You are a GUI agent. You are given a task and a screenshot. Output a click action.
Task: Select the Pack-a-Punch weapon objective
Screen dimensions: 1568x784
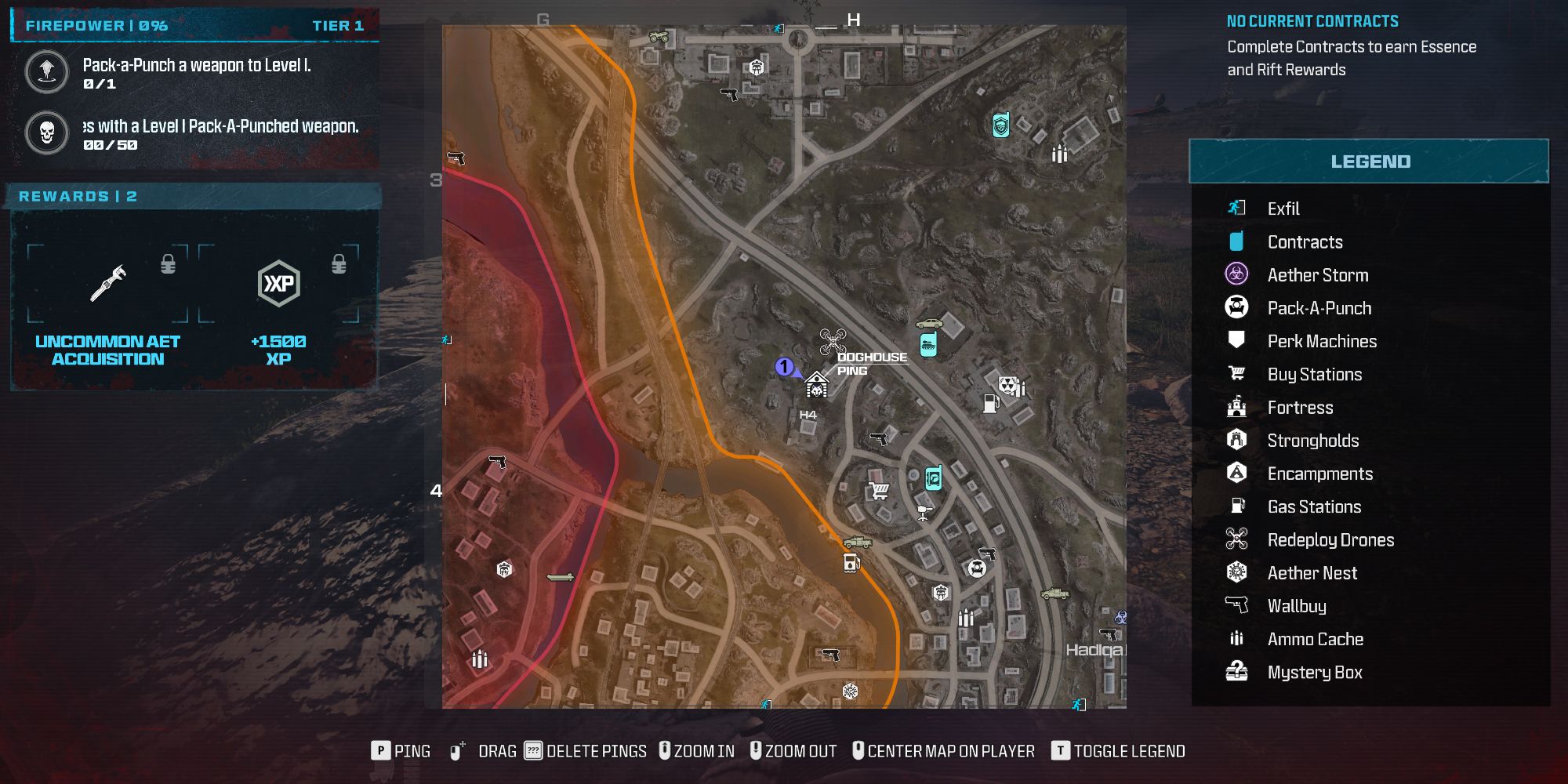pos(196,73)
